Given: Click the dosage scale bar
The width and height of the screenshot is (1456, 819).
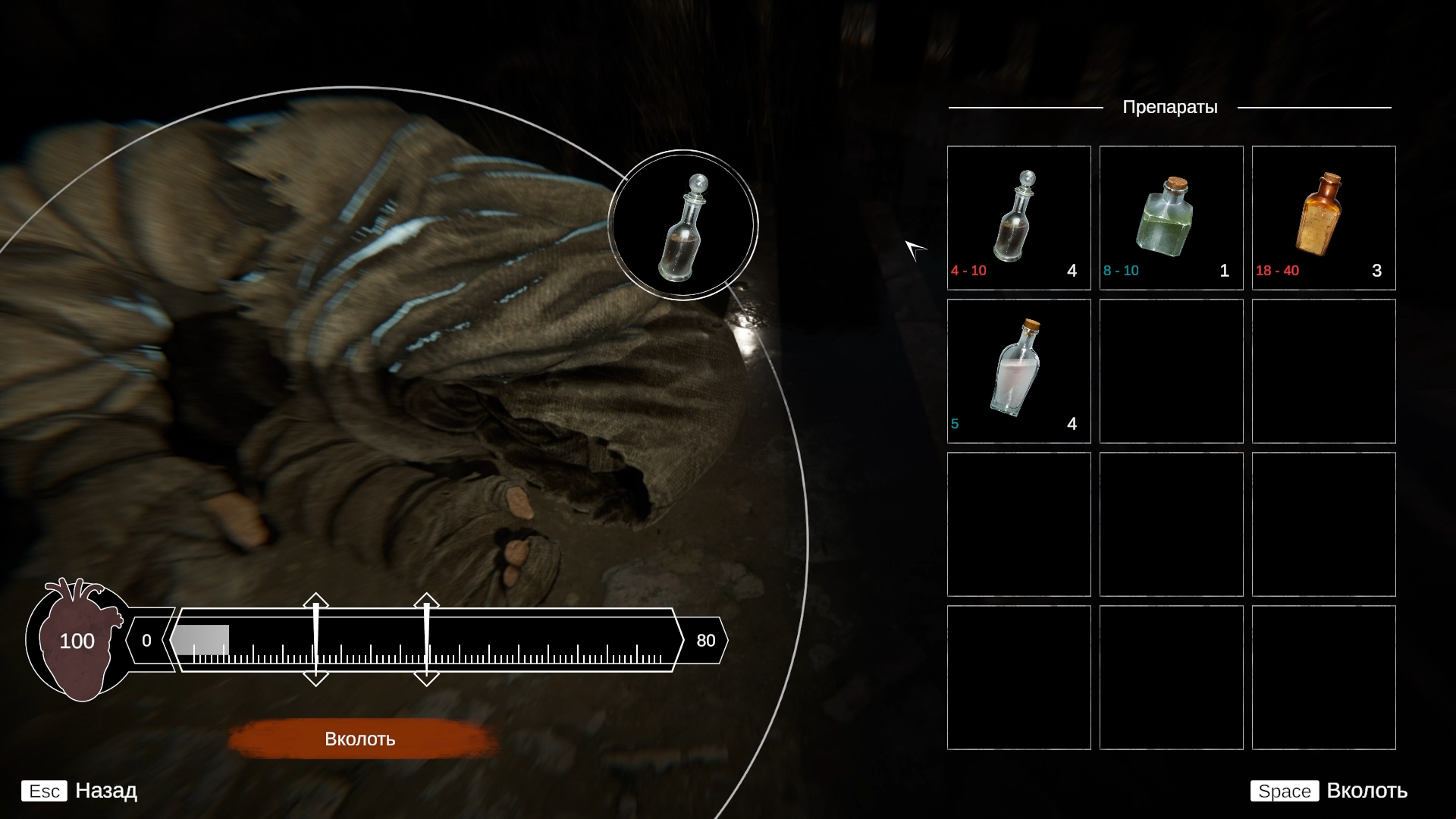Looking at the screenshot, I should coord(425,641).
